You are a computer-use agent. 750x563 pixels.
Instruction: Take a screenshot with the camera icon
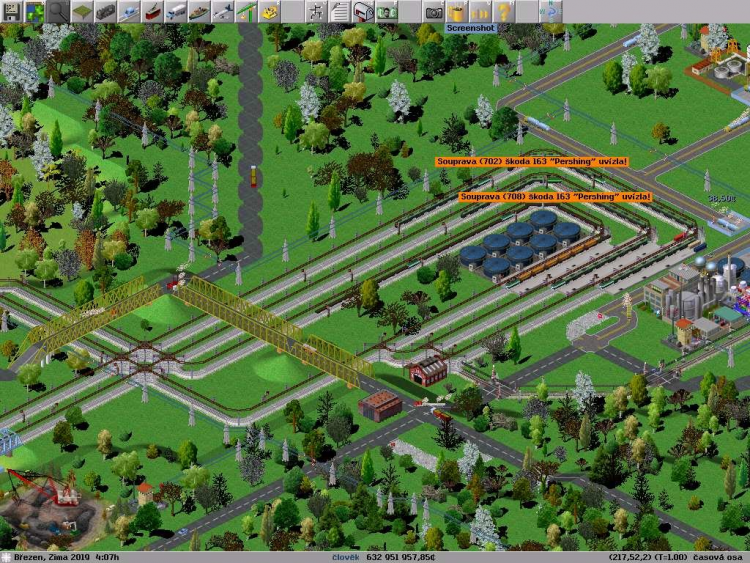pos(433,11)
